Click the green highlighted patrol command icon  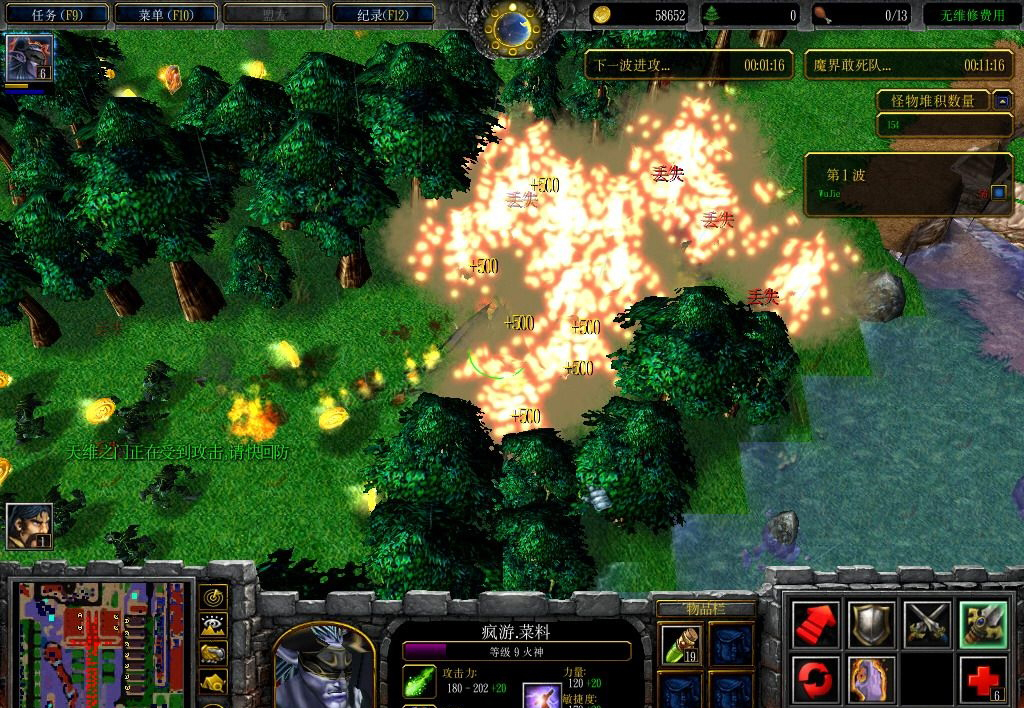(x=982, y=625)
